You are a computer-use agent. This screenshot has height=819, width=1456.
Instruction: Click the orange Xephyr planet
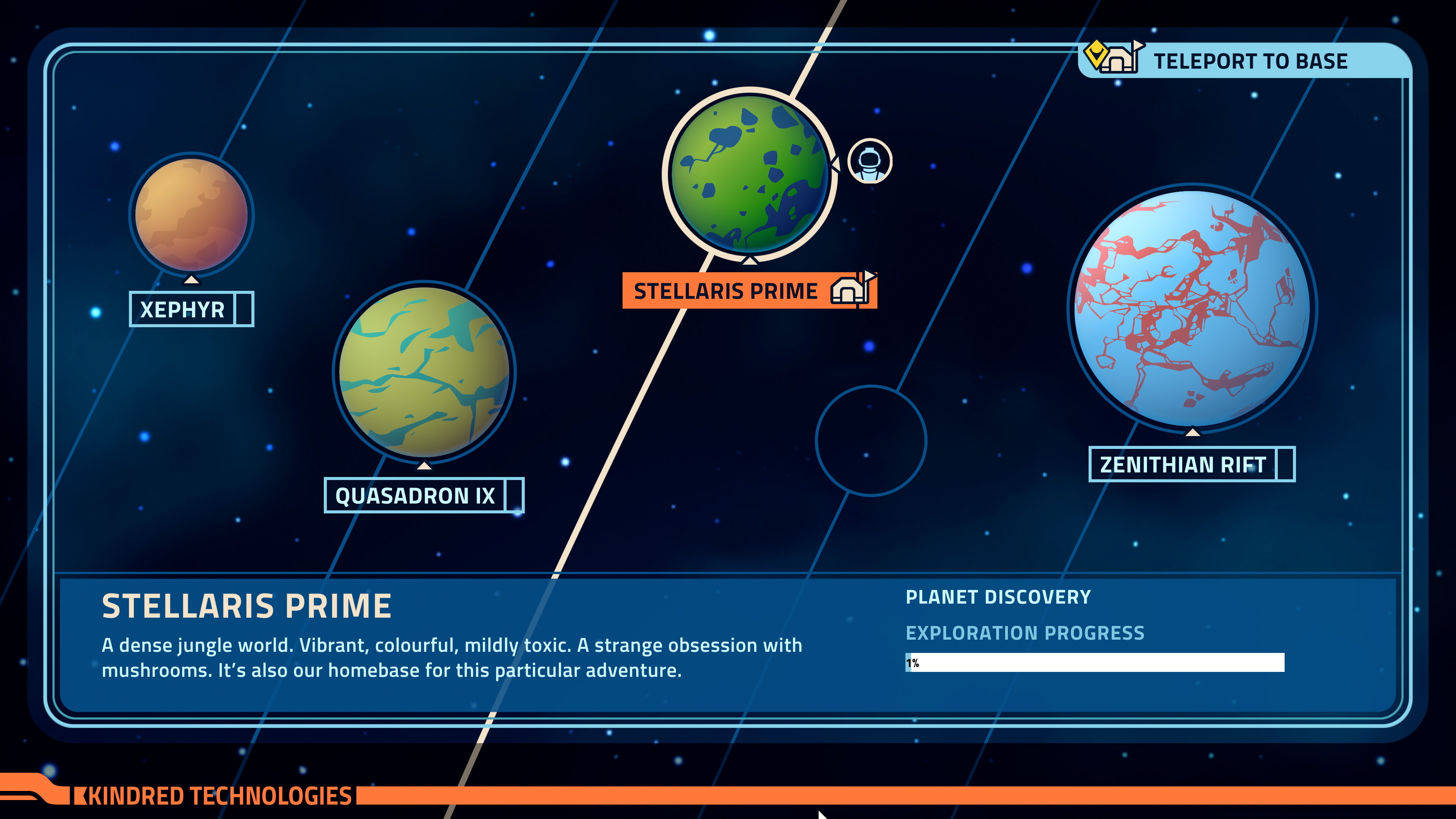tap(191, 215)
